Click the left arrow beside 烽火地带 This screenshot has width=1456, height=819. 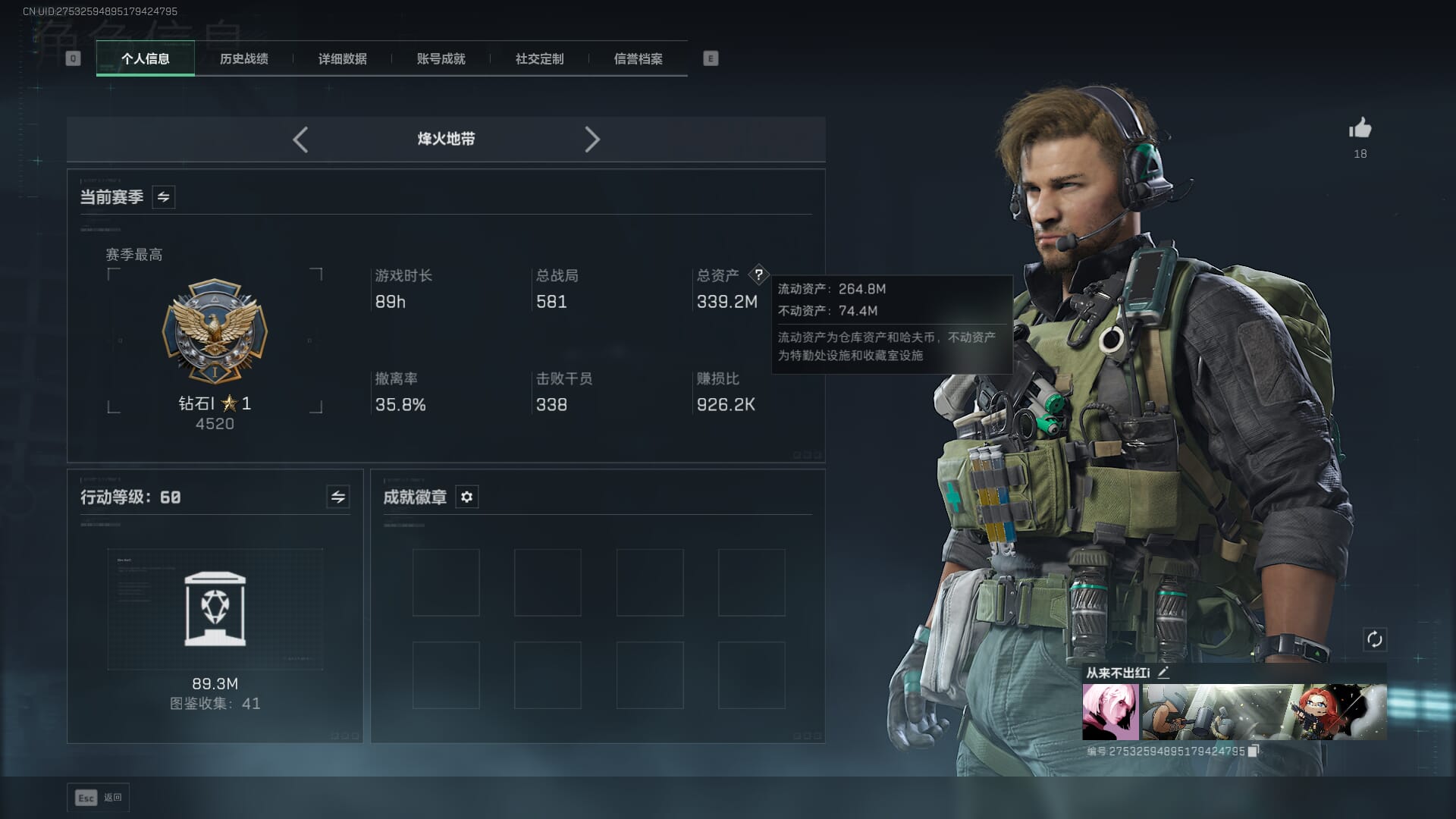[300, 140]
